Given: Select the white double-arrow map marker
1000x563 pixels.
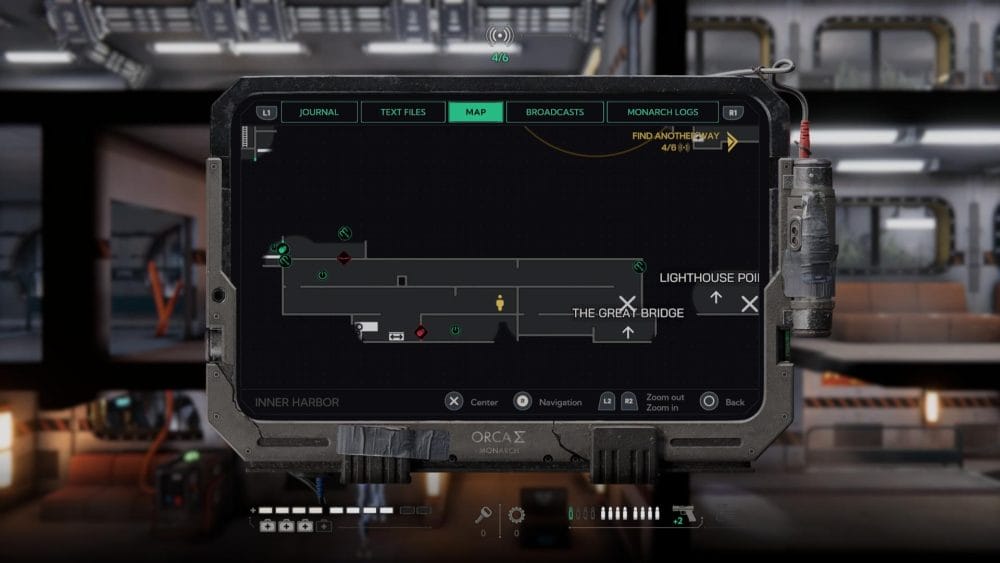Looking at the screenshot, I should pos(396,336).
